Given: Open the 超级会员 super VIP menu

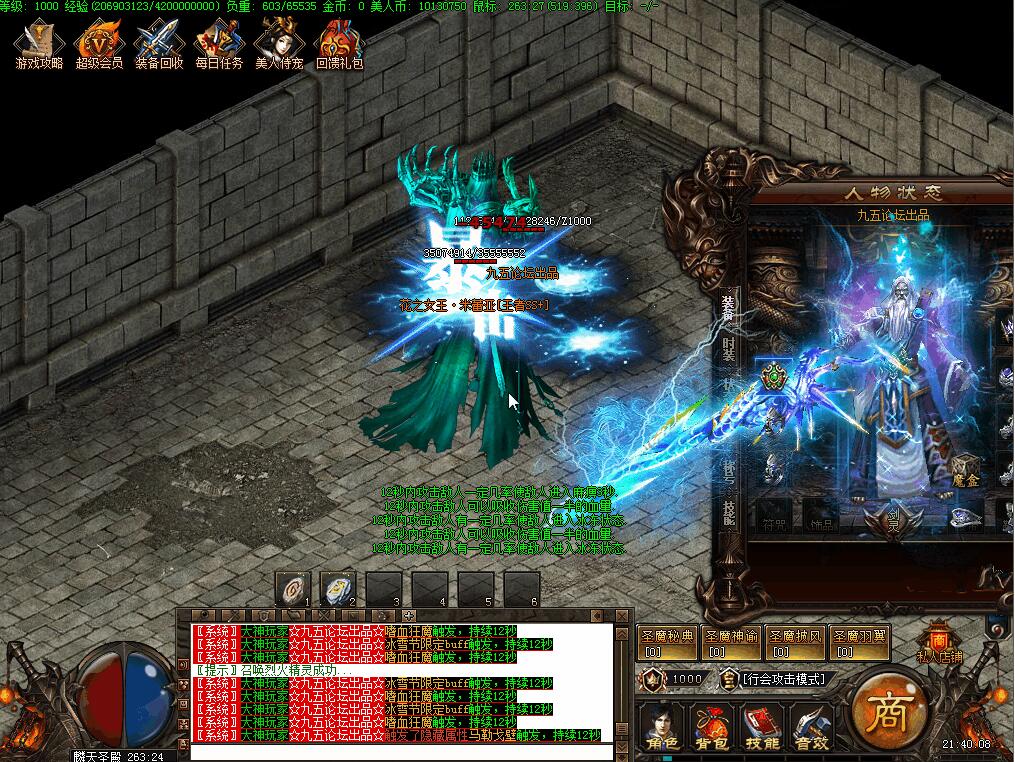Looking at the screenshot, I should pyautogui.click(x=99, y=45).
